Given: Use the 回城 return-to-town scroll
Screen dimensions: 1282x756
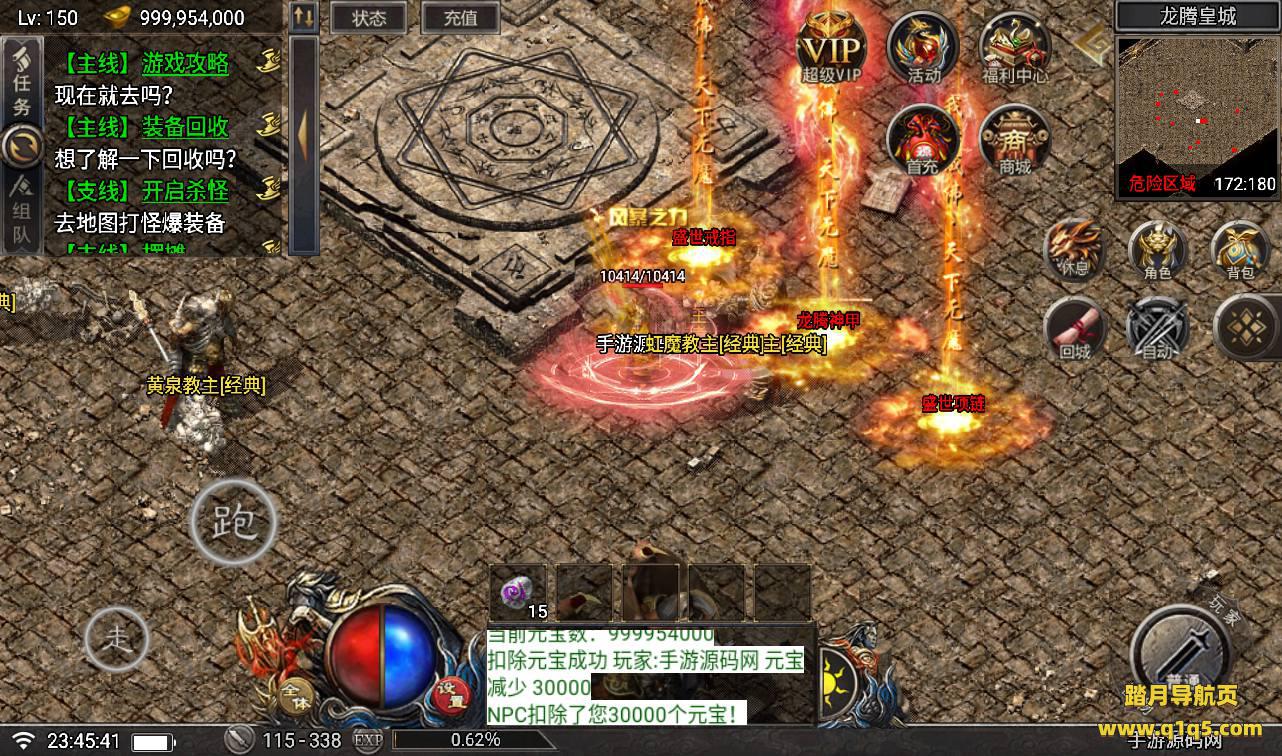Looking at the screenshot, I should pos(1073,328).
